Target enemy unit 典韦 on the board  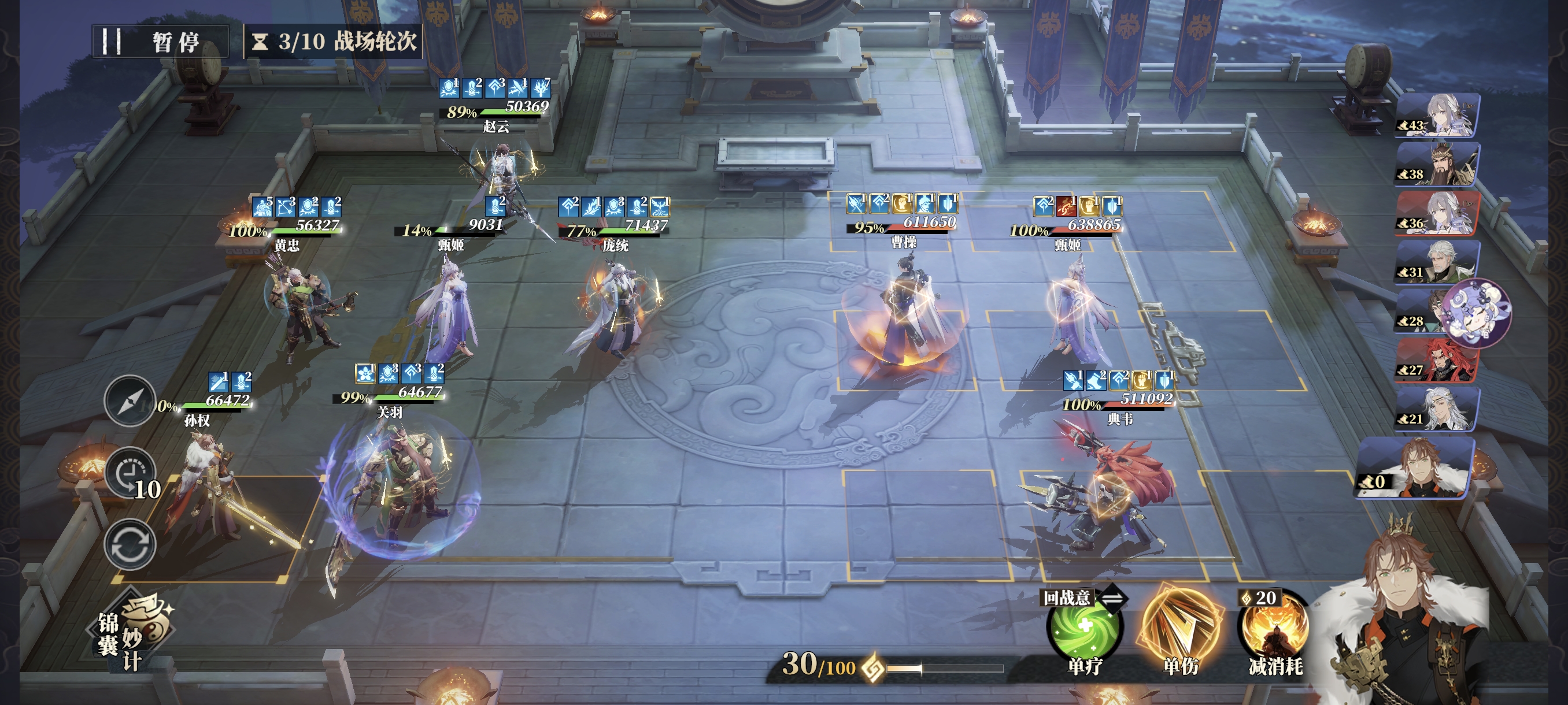pos(1102,493)
